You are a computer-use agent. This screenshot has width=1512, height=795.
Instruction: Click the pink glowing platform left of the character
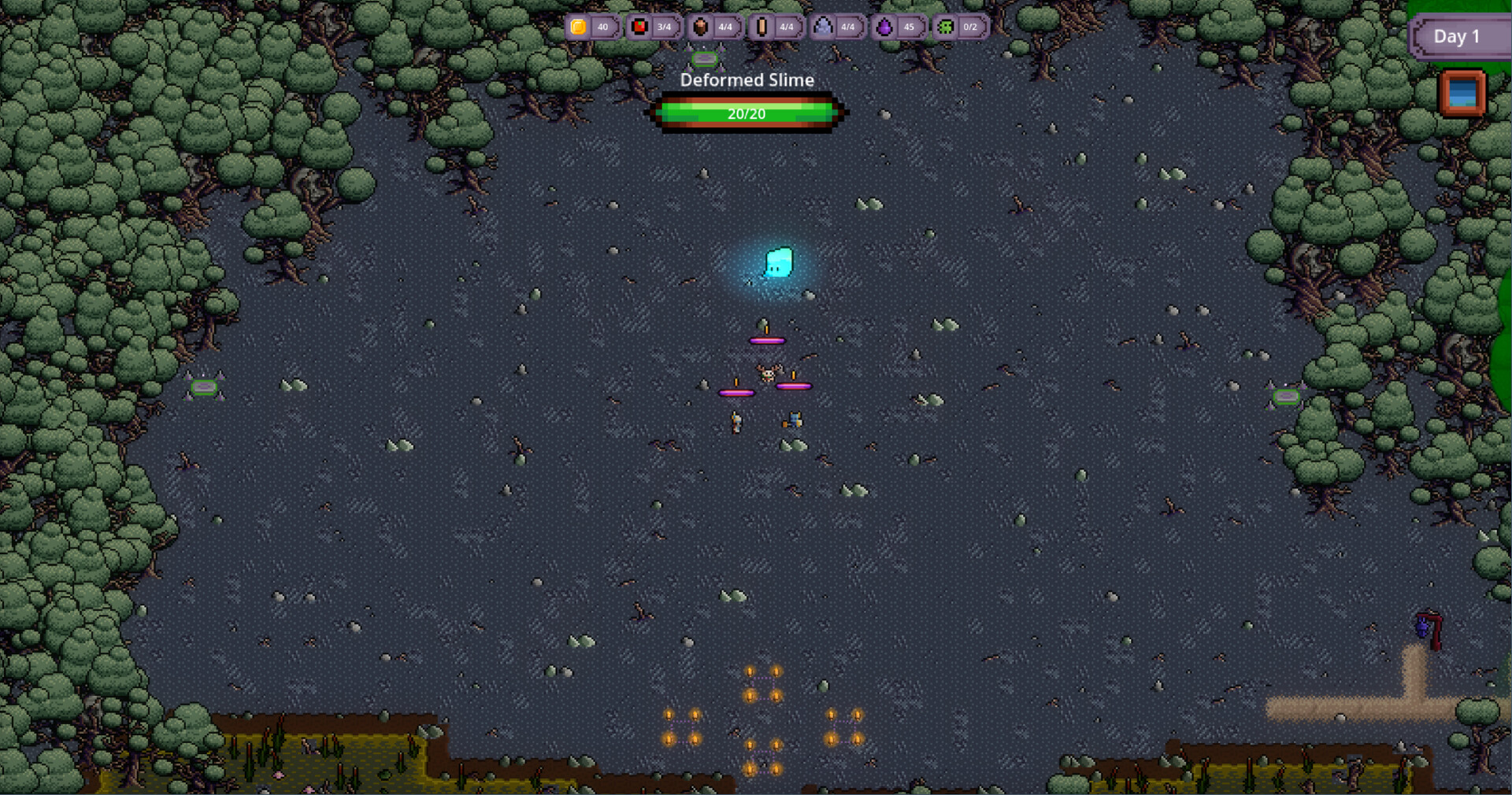(x=736, y=392)
